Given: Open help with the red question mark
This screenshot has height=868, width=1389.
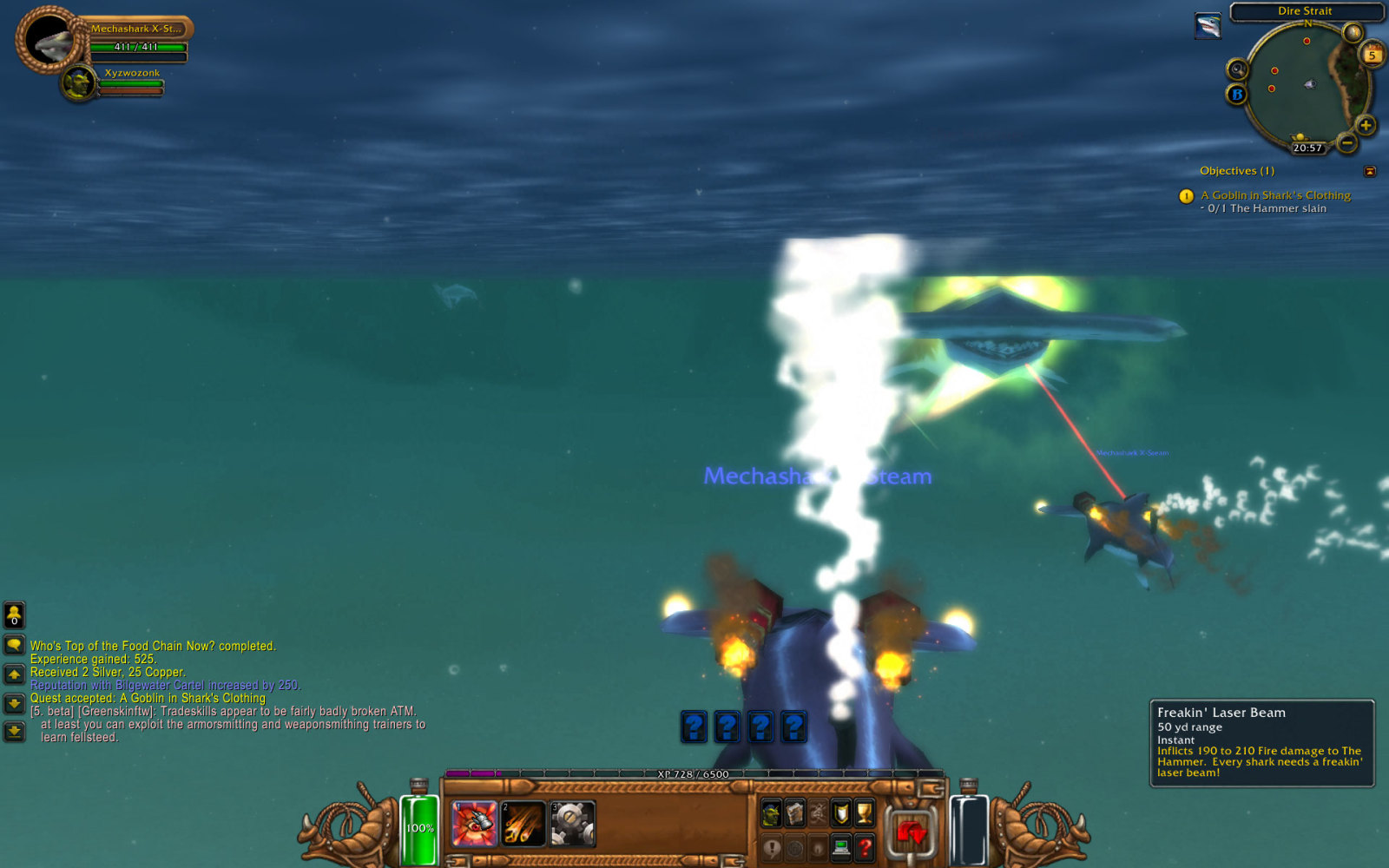Looking at the screenshot, I should (x=864, y=846).
